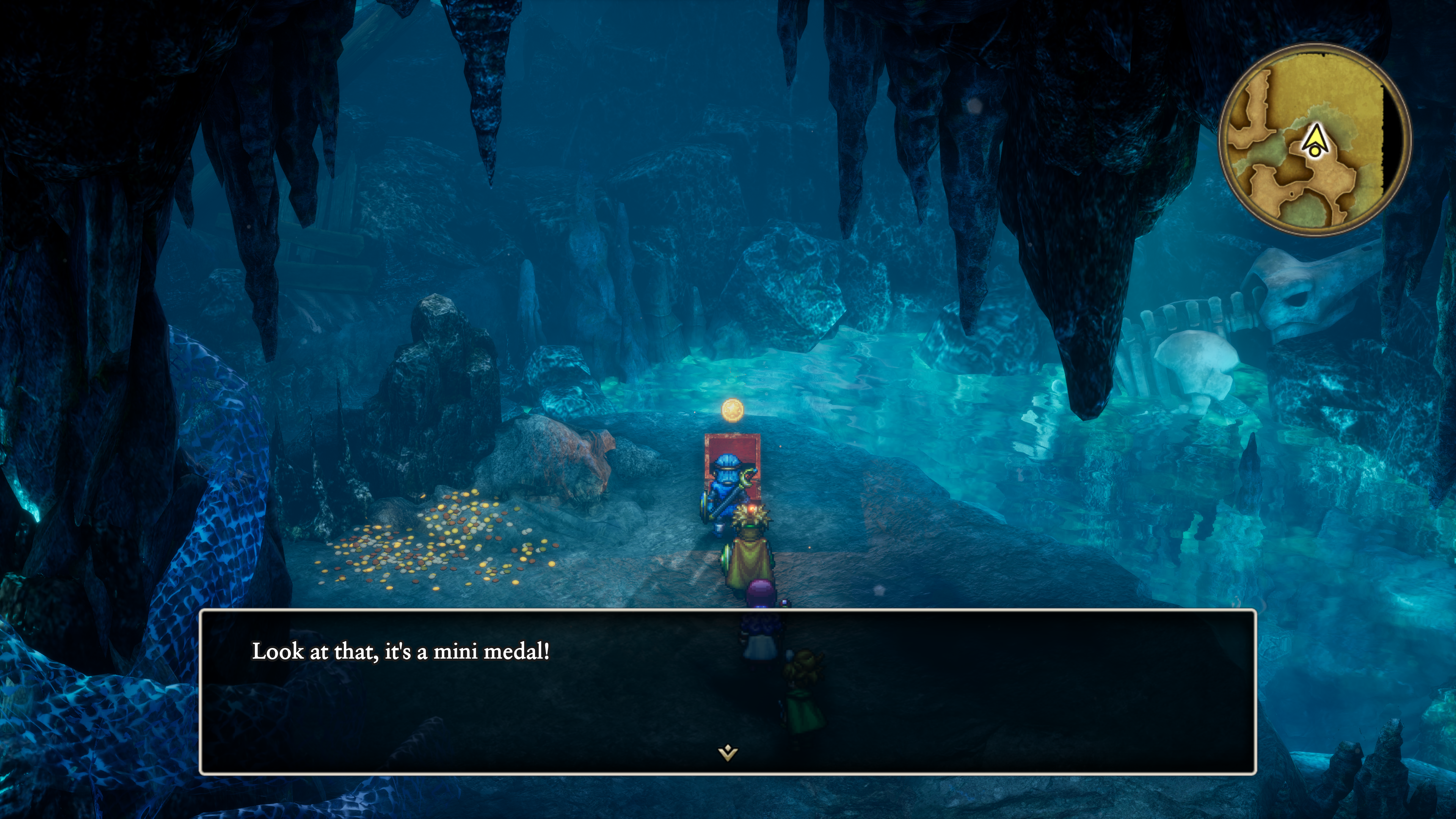Click the circular cave minimap
Viewport: 1456px width, 819px height.
click(1315, 139)
